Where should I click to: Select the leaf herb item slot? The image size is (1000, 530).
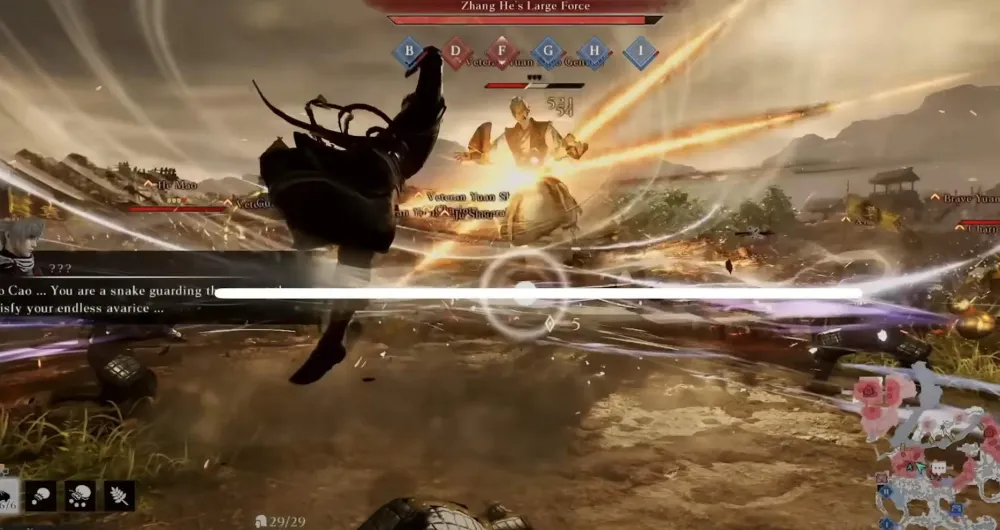pos(119,495)
